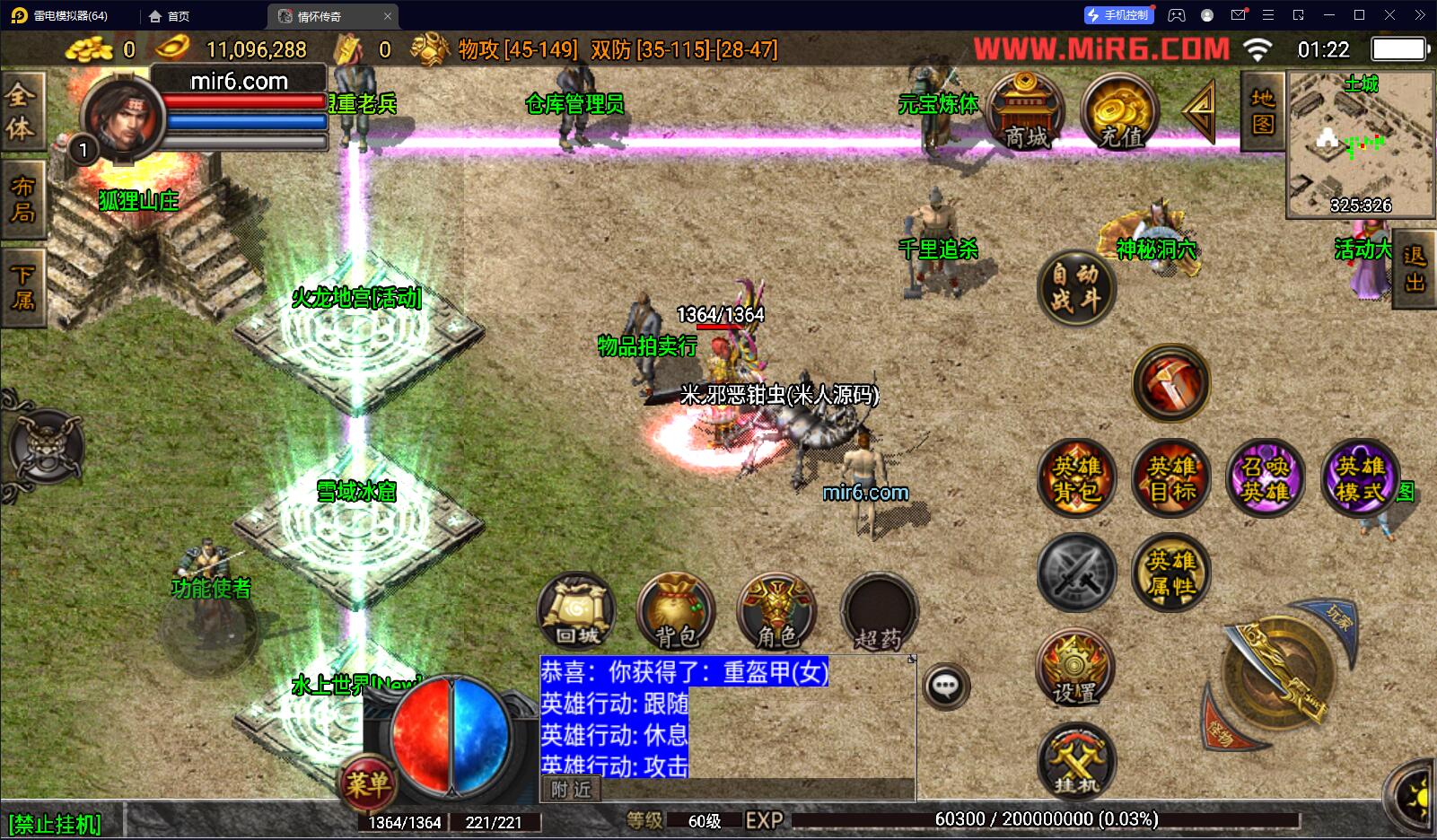Open the 设置 settings button
Image resolution: width=1437 pixels, height=840 pixels.
point(1075,669)
